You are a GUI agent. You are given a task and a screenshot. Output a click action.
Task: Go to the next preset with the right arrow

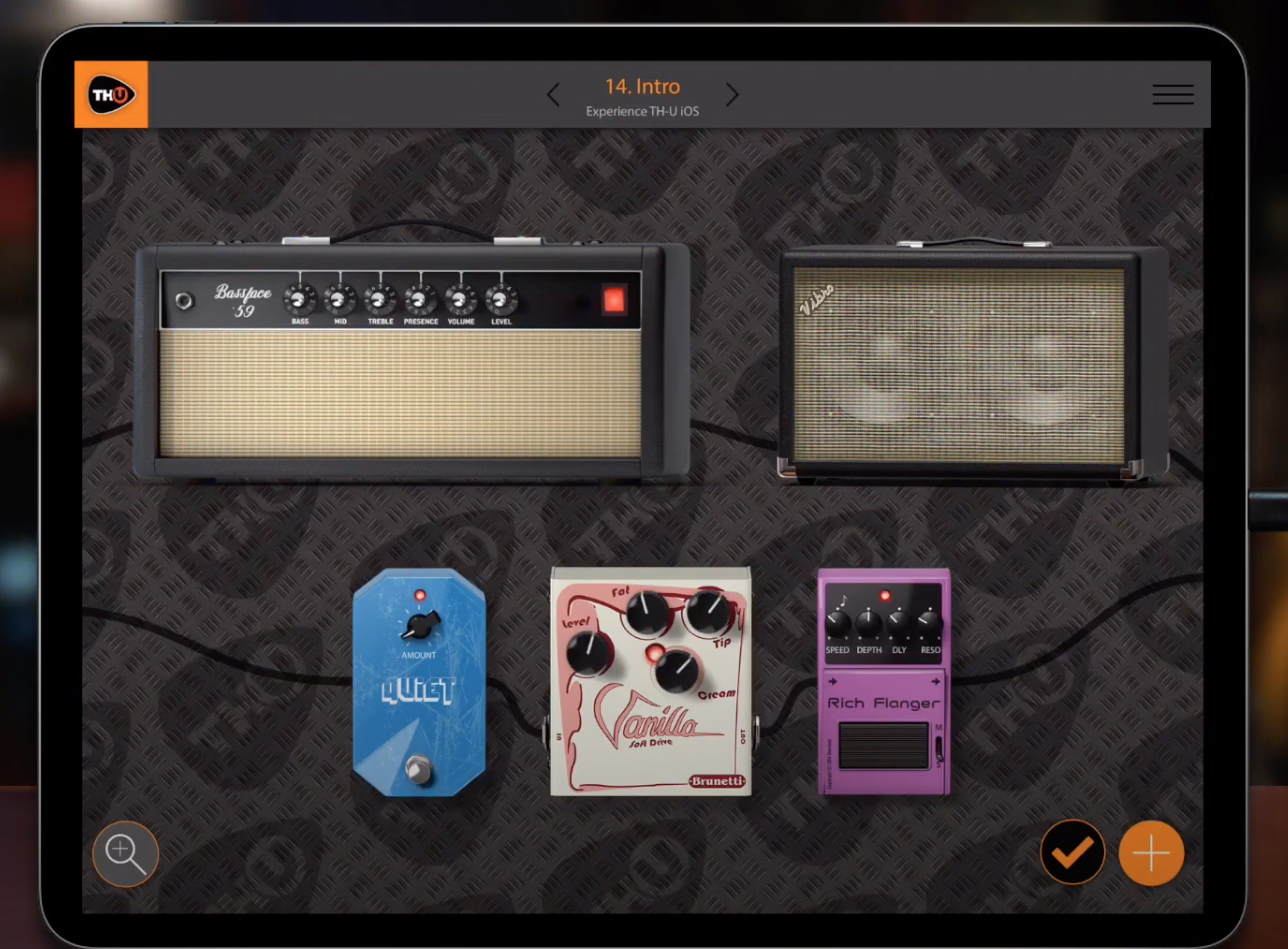(732, 94)
